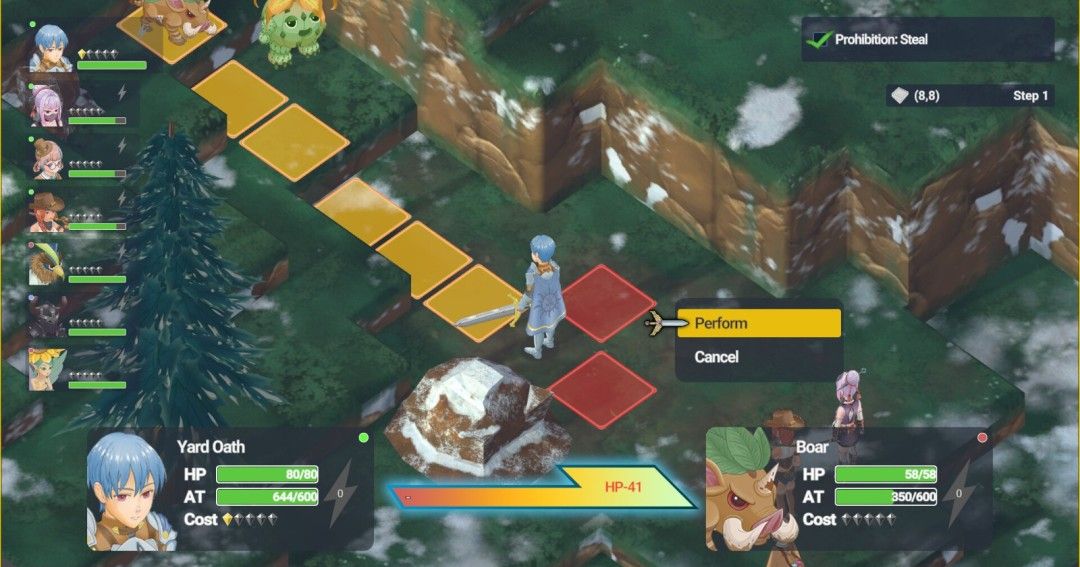This screenshot has width=1080, height=567.
Task: Select the eagle-headed unit portrait
Action: (x=48, y=264)
